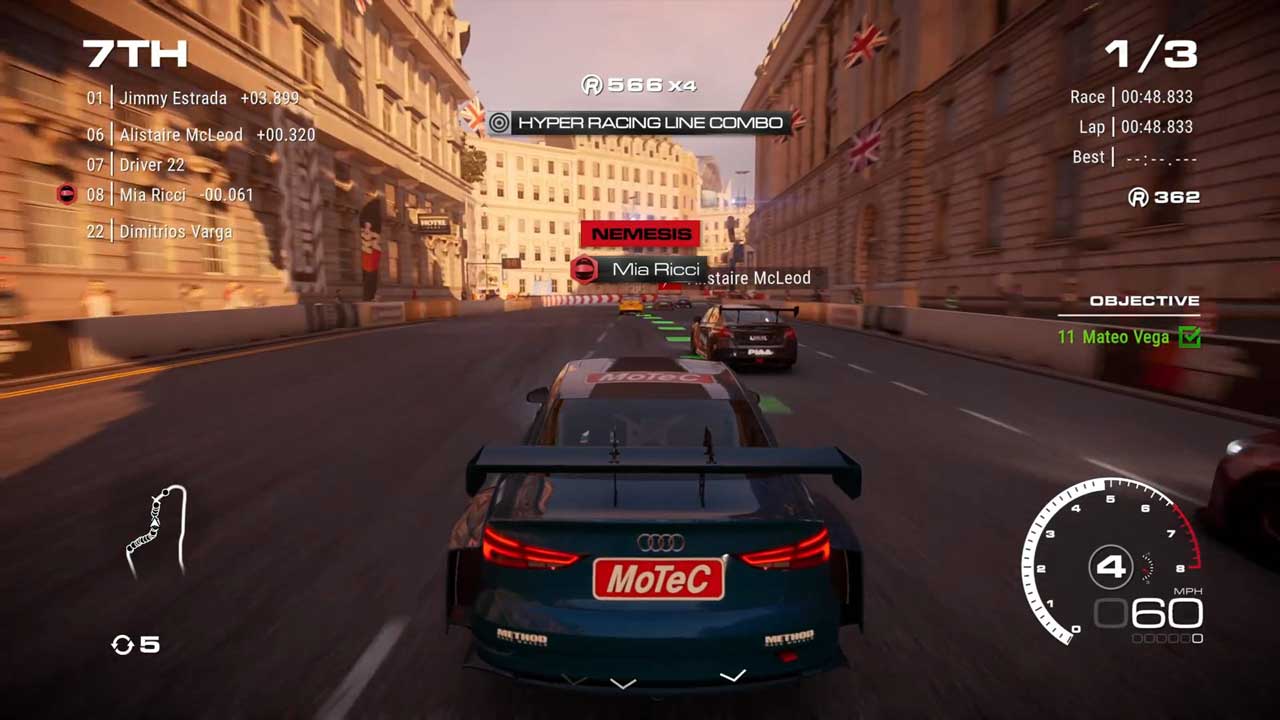Click the Hyper Racing Line Combo banner
The image size is (1280, 720).
click(x=636, y=123)
